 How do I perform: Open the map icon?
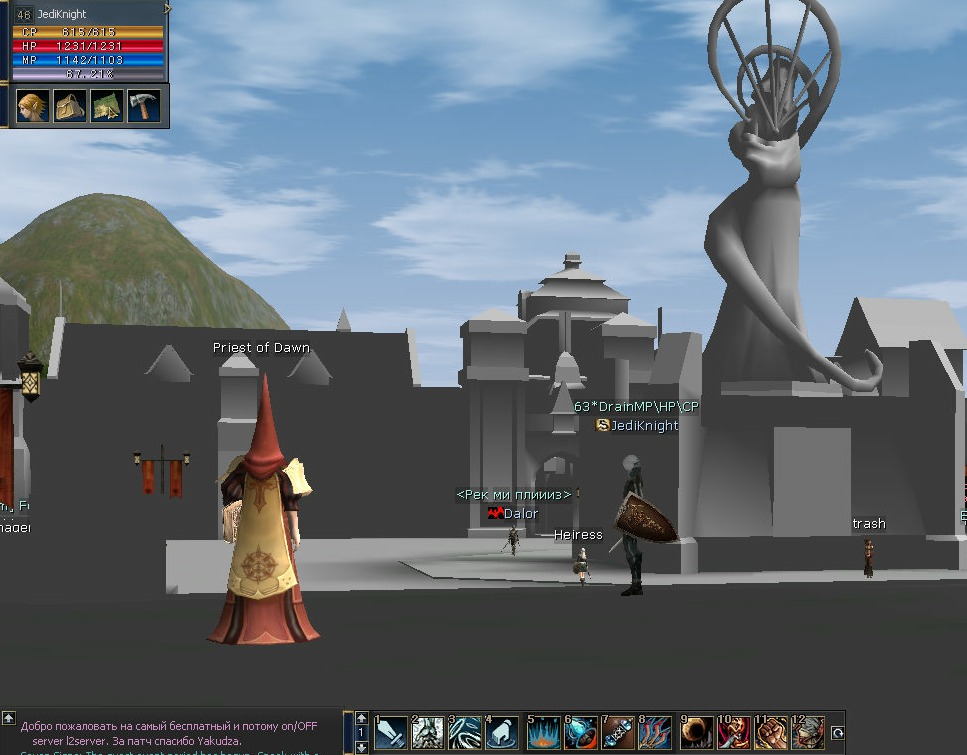(x=107, y=105)
